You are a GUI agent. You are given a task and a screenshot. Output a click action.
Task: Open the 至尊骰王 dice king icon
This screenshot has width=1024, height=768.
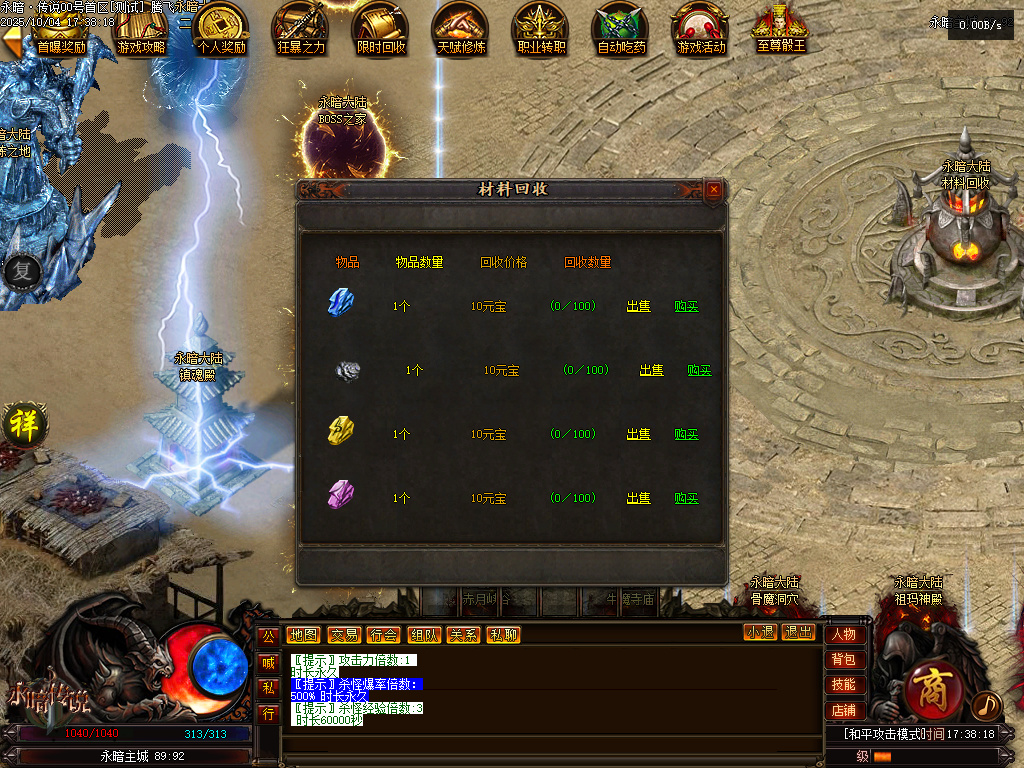[781, 29]
